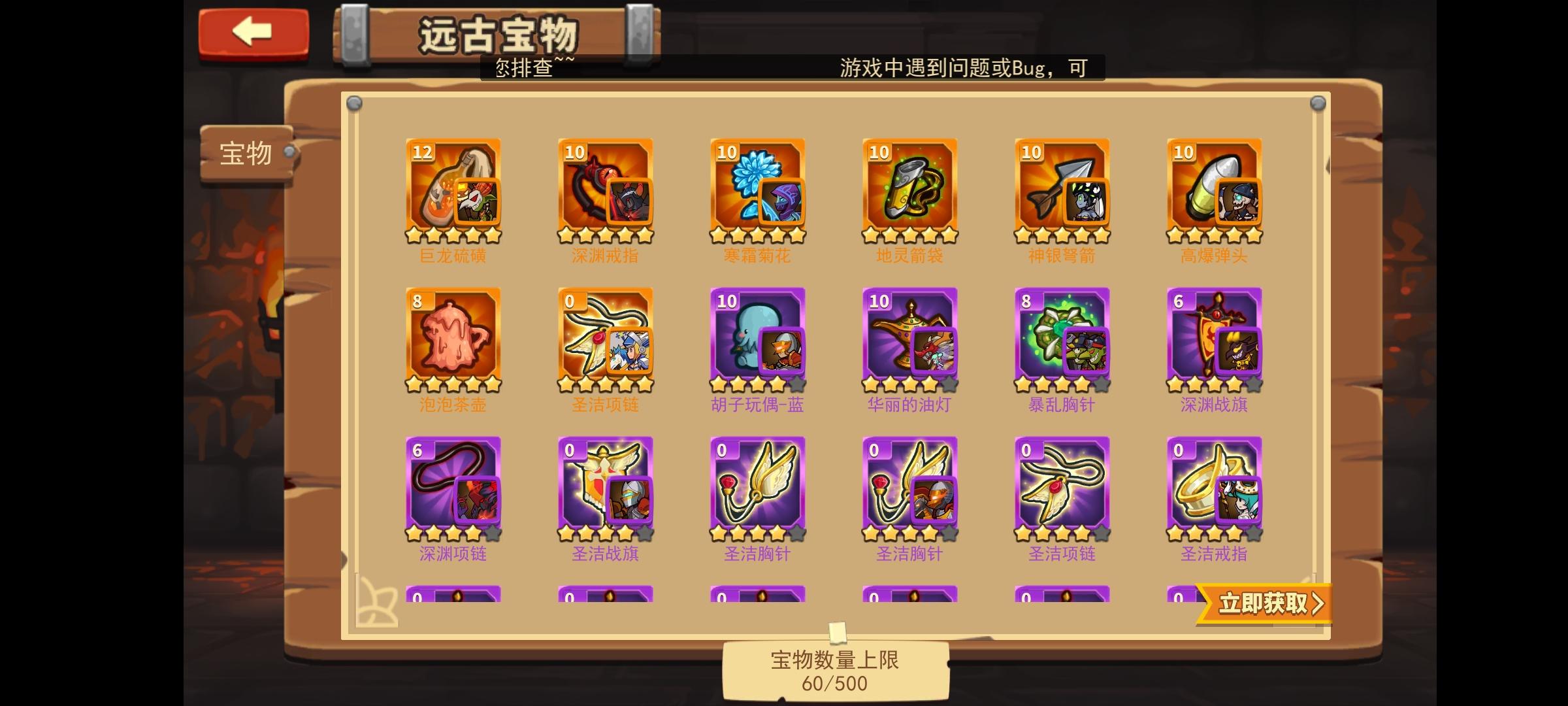Select the 高爆弹头 treasure icon
Viewport: 1568px width, 706px height.
pyautogui.click(x=1214, y=190)
